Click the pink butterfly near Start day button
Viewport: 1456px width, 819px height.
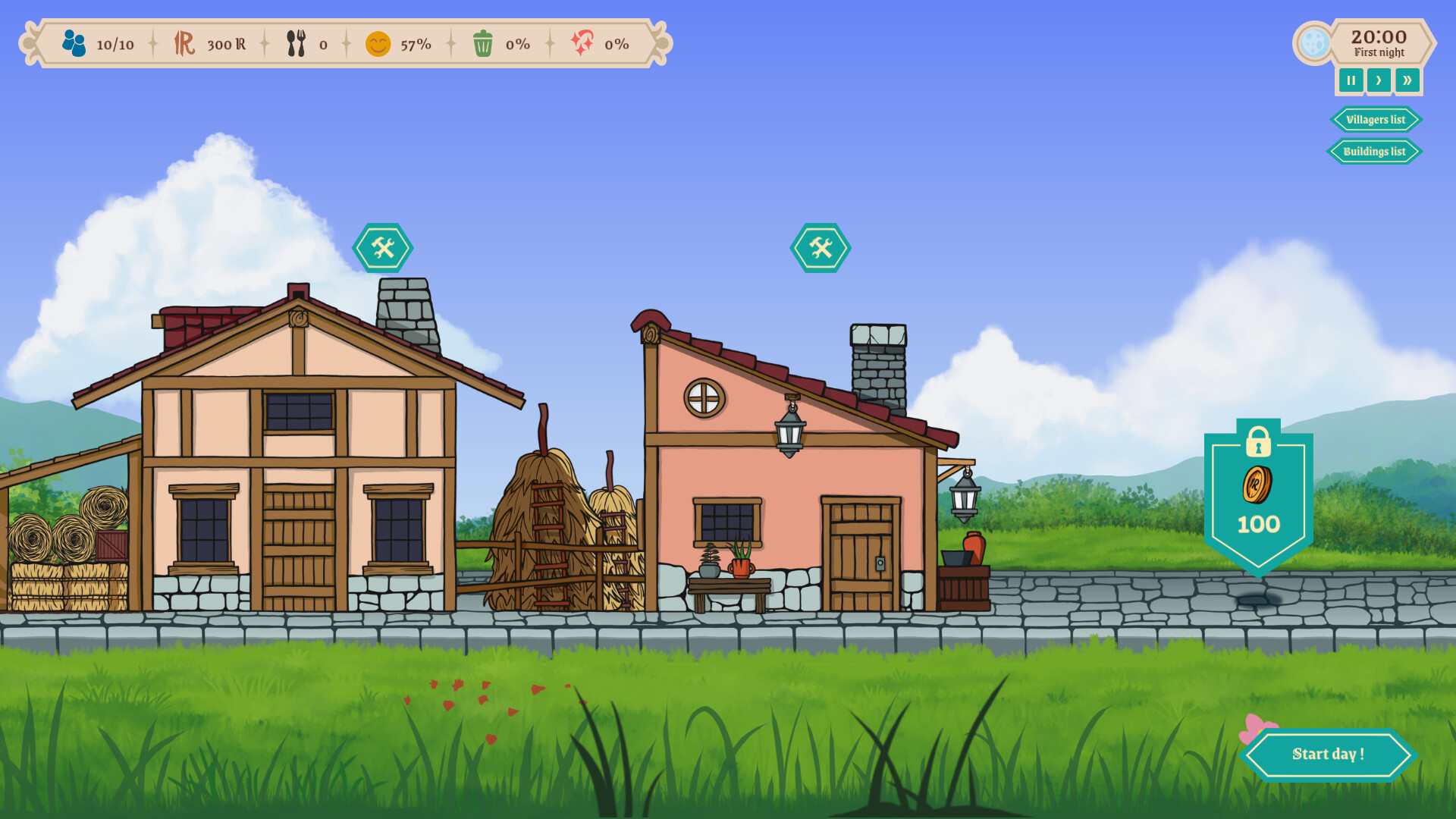click(x=1259, y=728)
